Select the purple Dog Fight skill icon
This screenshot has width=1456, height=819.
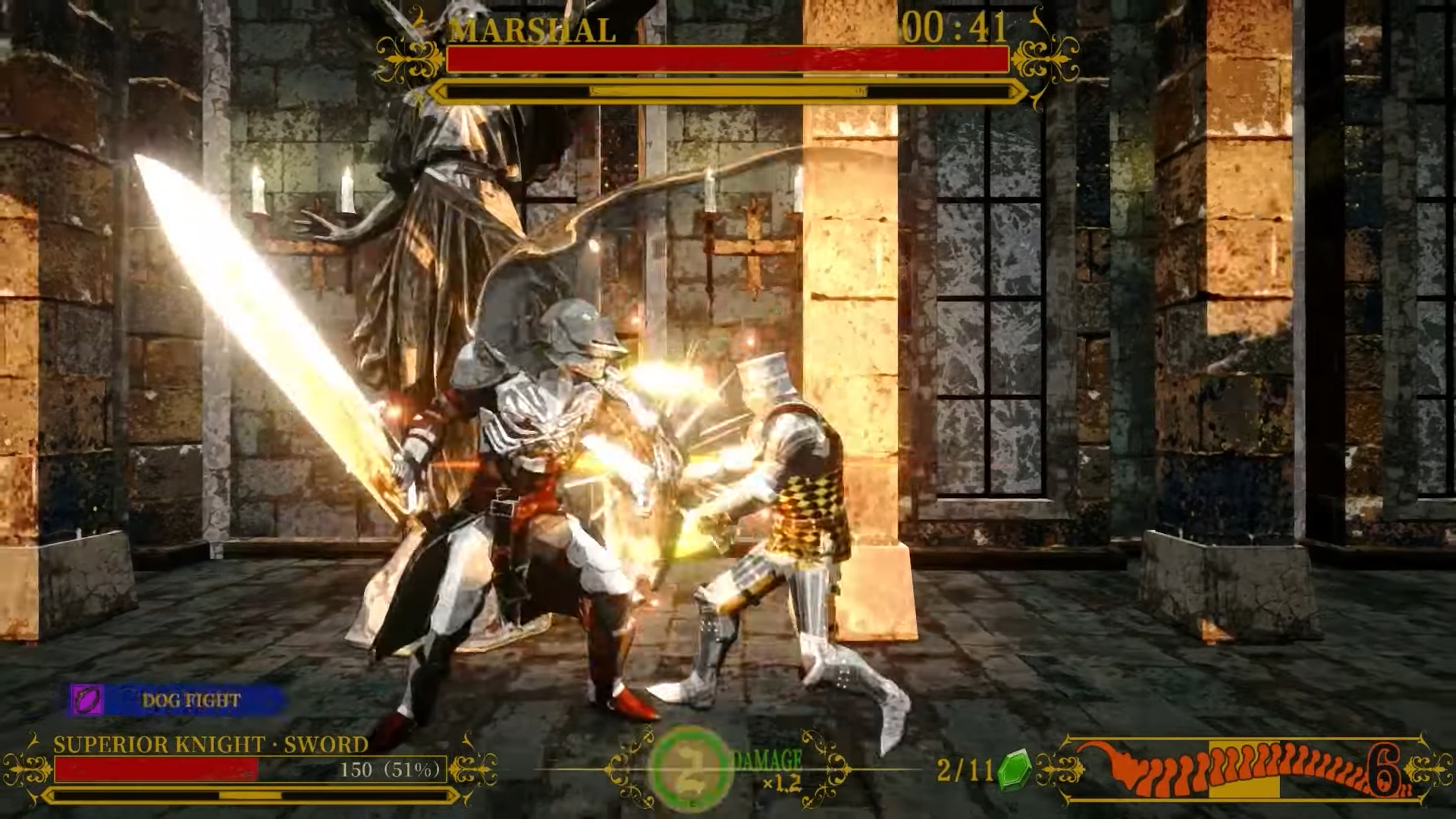pyautogui.click(x=87, y=699)
